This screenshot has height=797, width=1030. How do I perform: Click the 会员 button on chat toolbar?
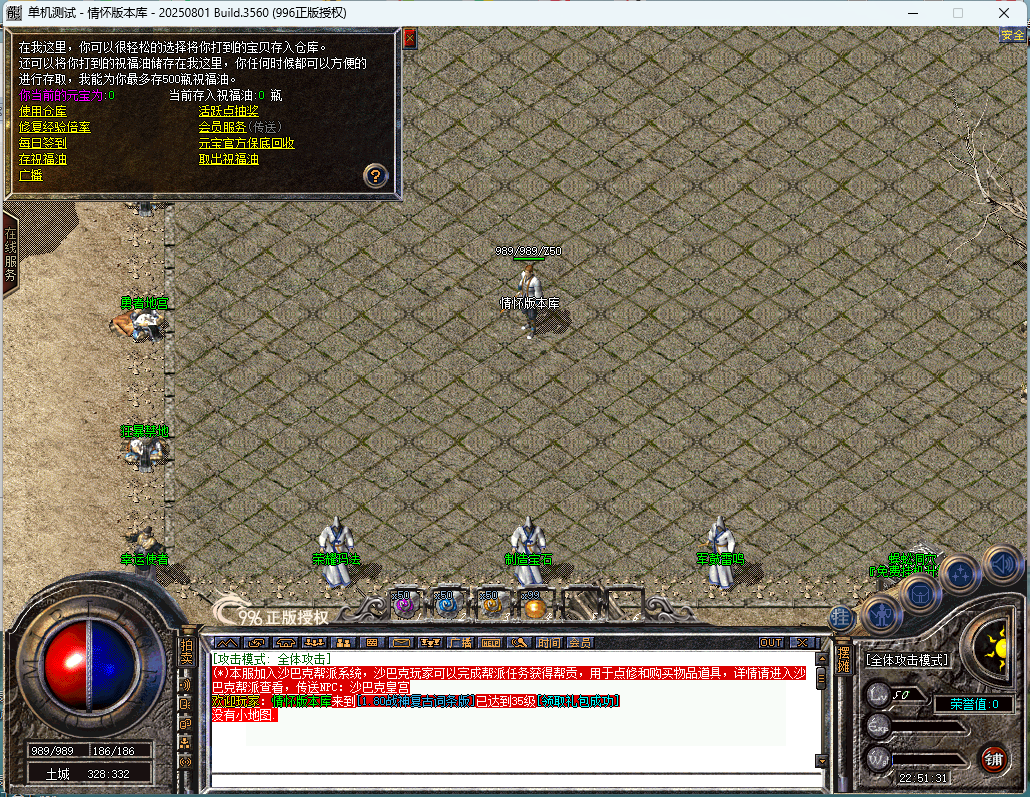579,642
